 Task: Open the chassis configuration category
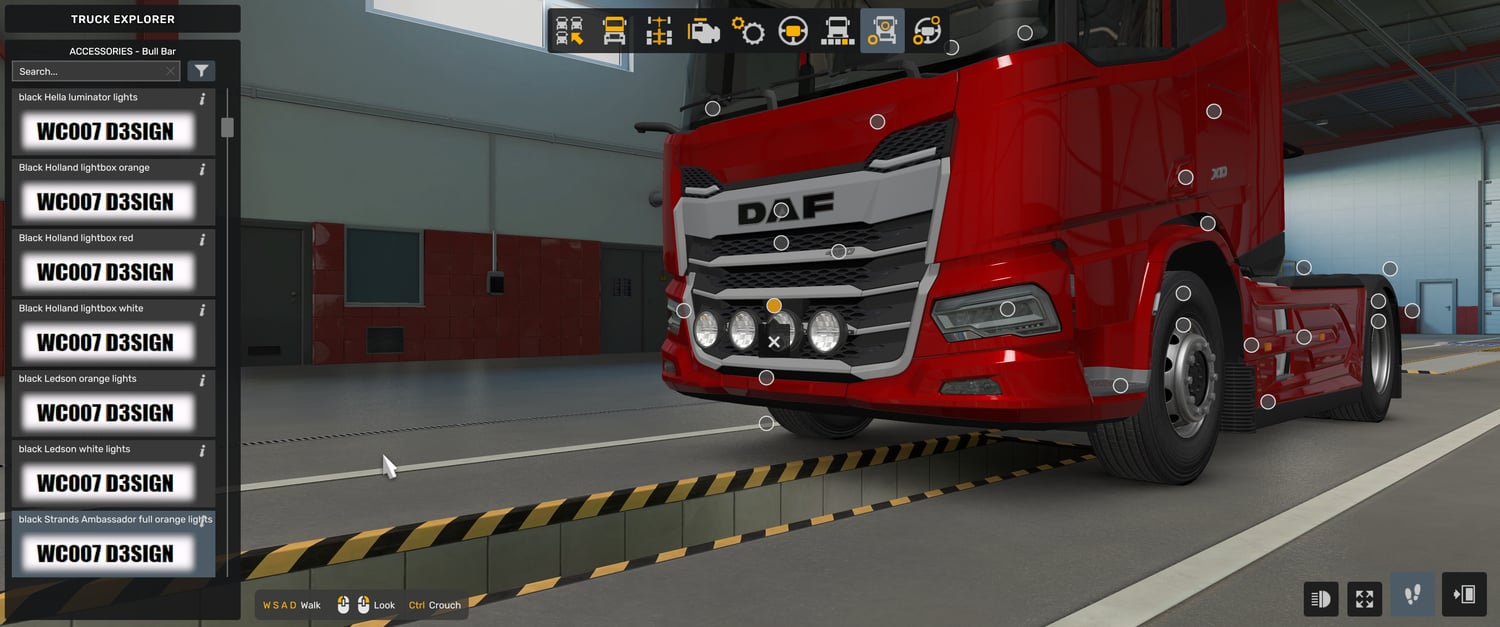pyautogui.click(x=659, y=32)
